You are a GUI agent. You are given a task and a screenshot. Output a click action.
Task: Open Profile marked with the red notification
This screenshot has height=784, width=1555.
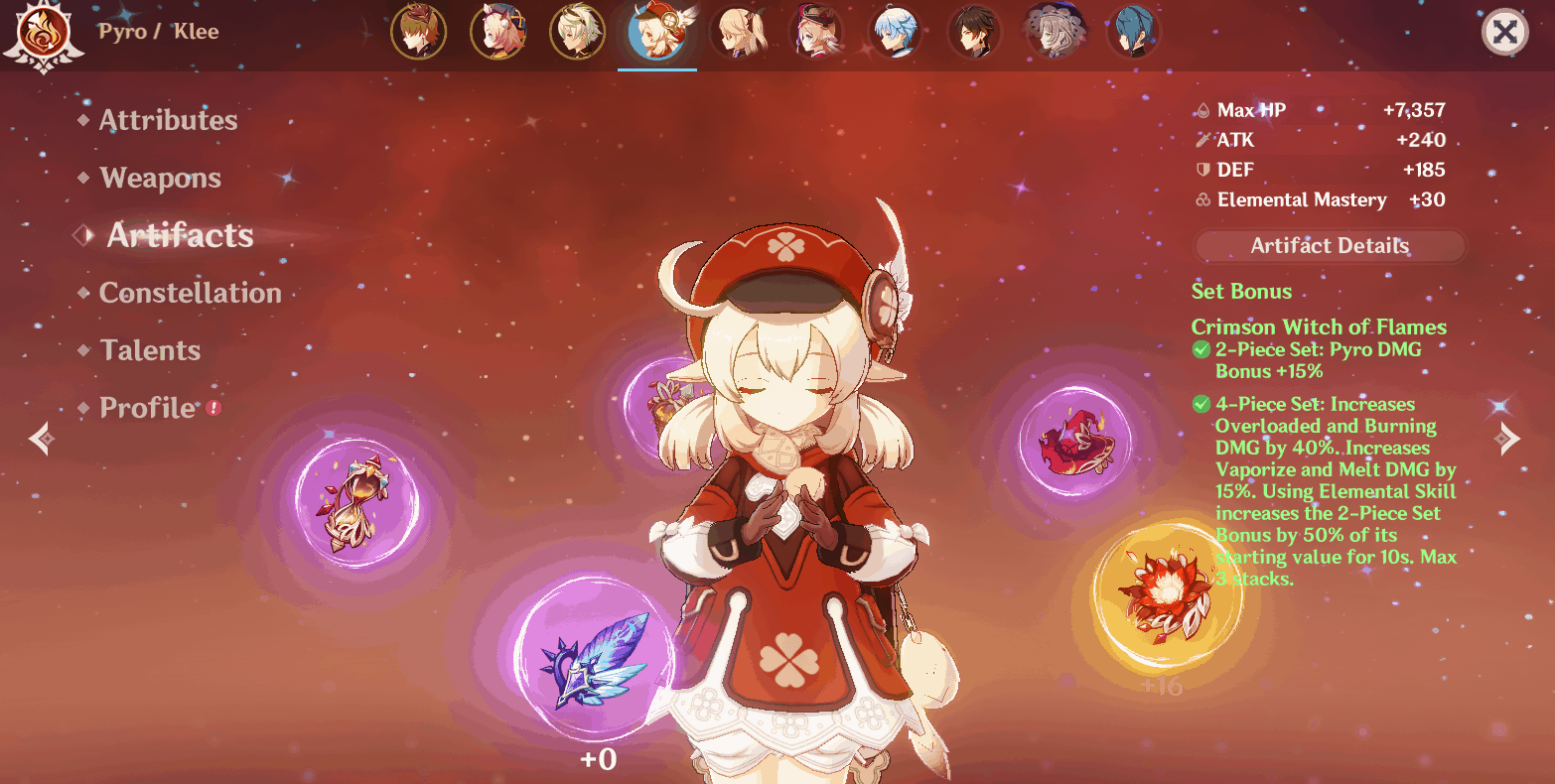(x=148, y=407)
